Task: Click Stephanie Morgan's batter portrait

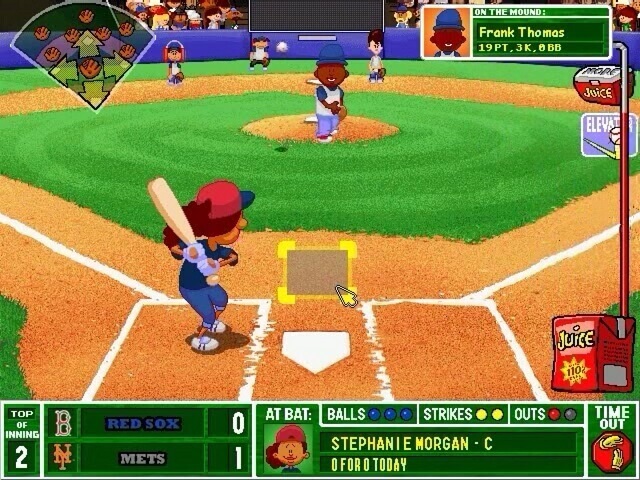Action: [x=288, y=448]
